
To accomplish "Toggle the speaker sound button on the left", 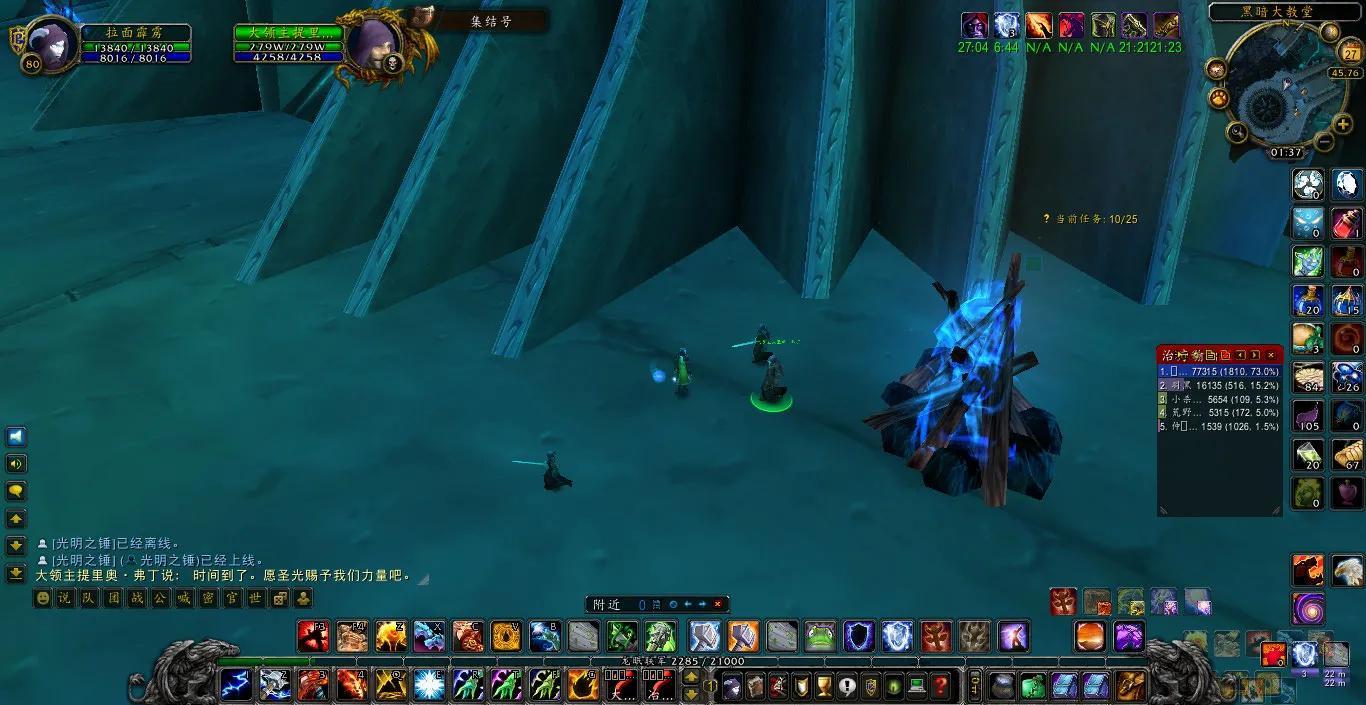I will point(17,464).
